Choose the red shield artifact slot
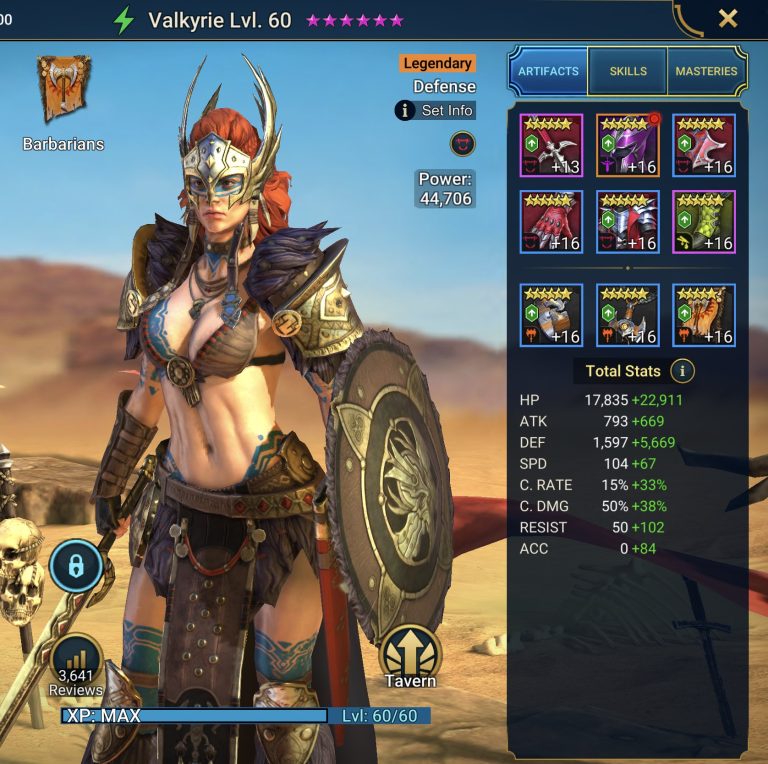Viewport: 768px width, 764px height. [703, 145]
